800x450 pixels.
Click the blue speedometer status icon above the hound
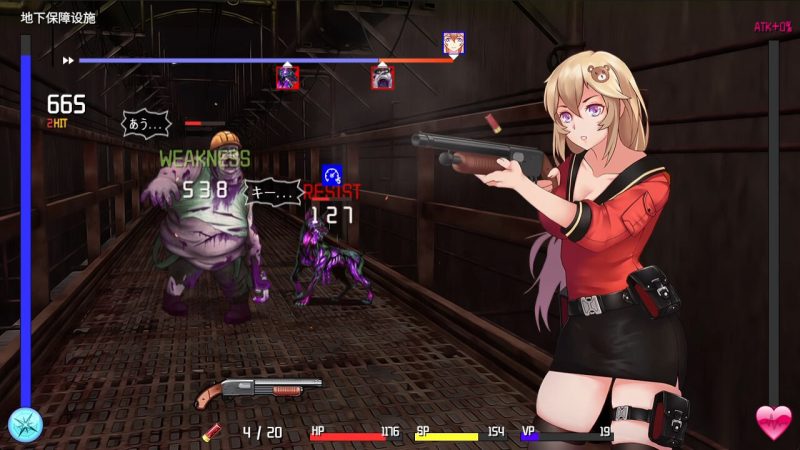(332, 172)
